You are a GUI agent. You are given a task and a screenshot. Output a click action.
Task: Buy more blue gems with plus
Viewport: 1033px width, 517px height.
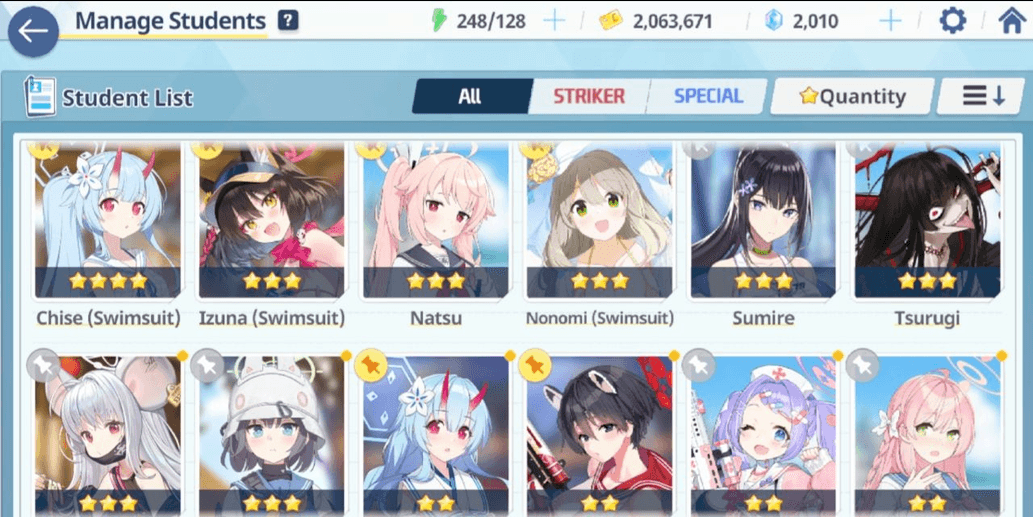click(889, 21)
